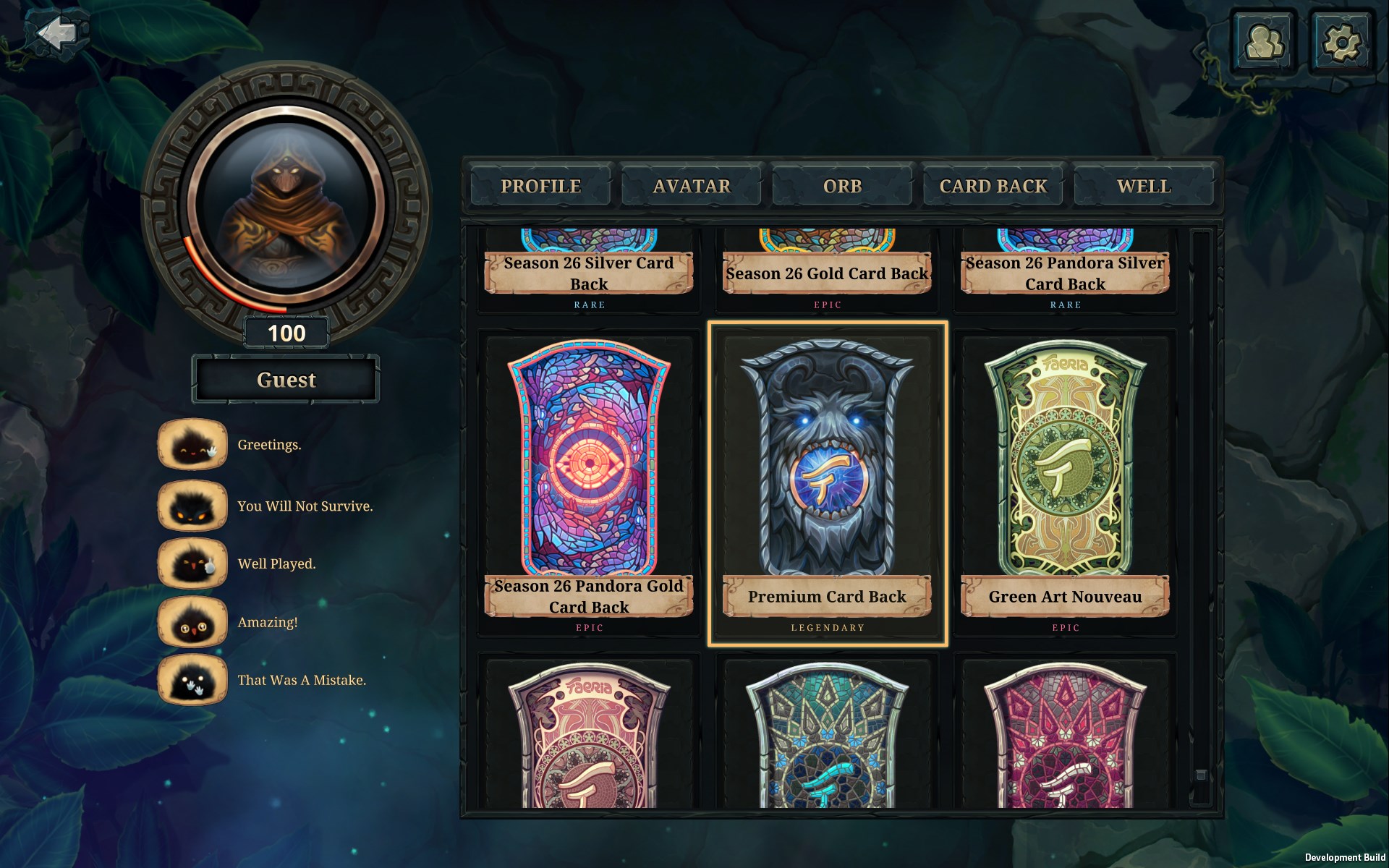Click the Guest name button
The image size is (1389, 868).
click(285, 379)
